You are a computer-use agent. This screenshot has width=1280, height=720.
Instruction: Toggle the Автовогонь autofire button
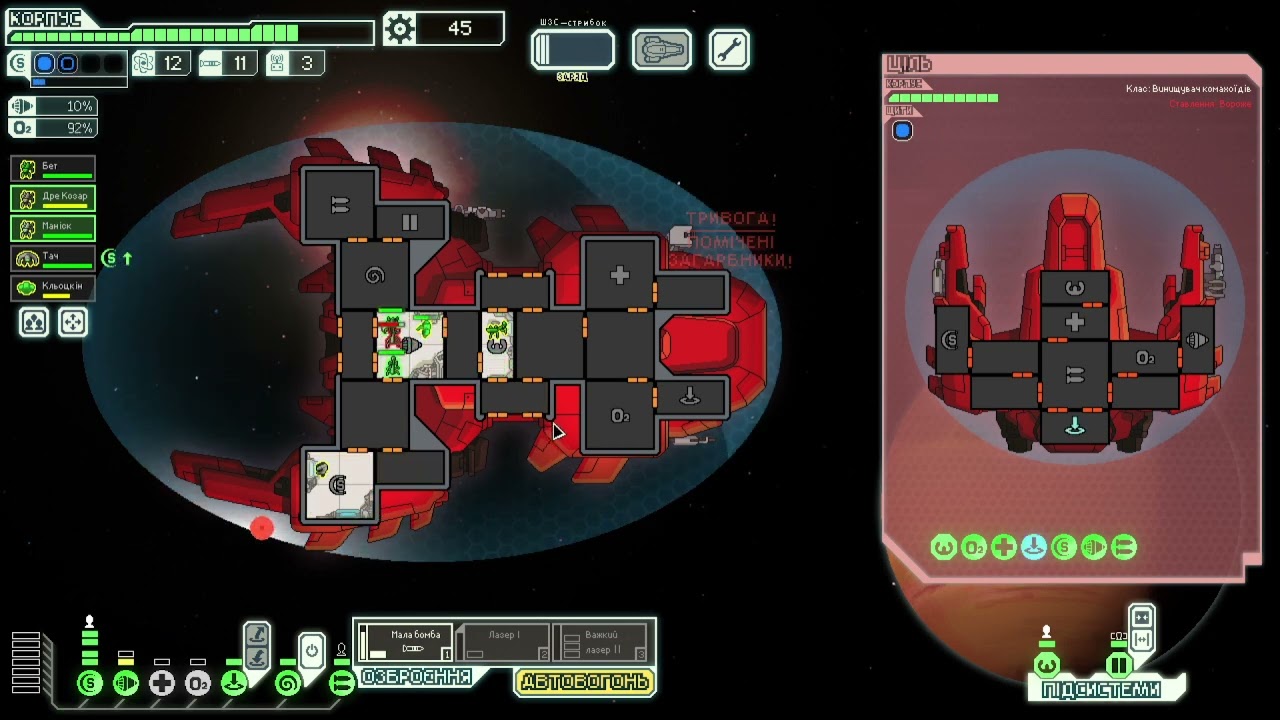[585, 682]
